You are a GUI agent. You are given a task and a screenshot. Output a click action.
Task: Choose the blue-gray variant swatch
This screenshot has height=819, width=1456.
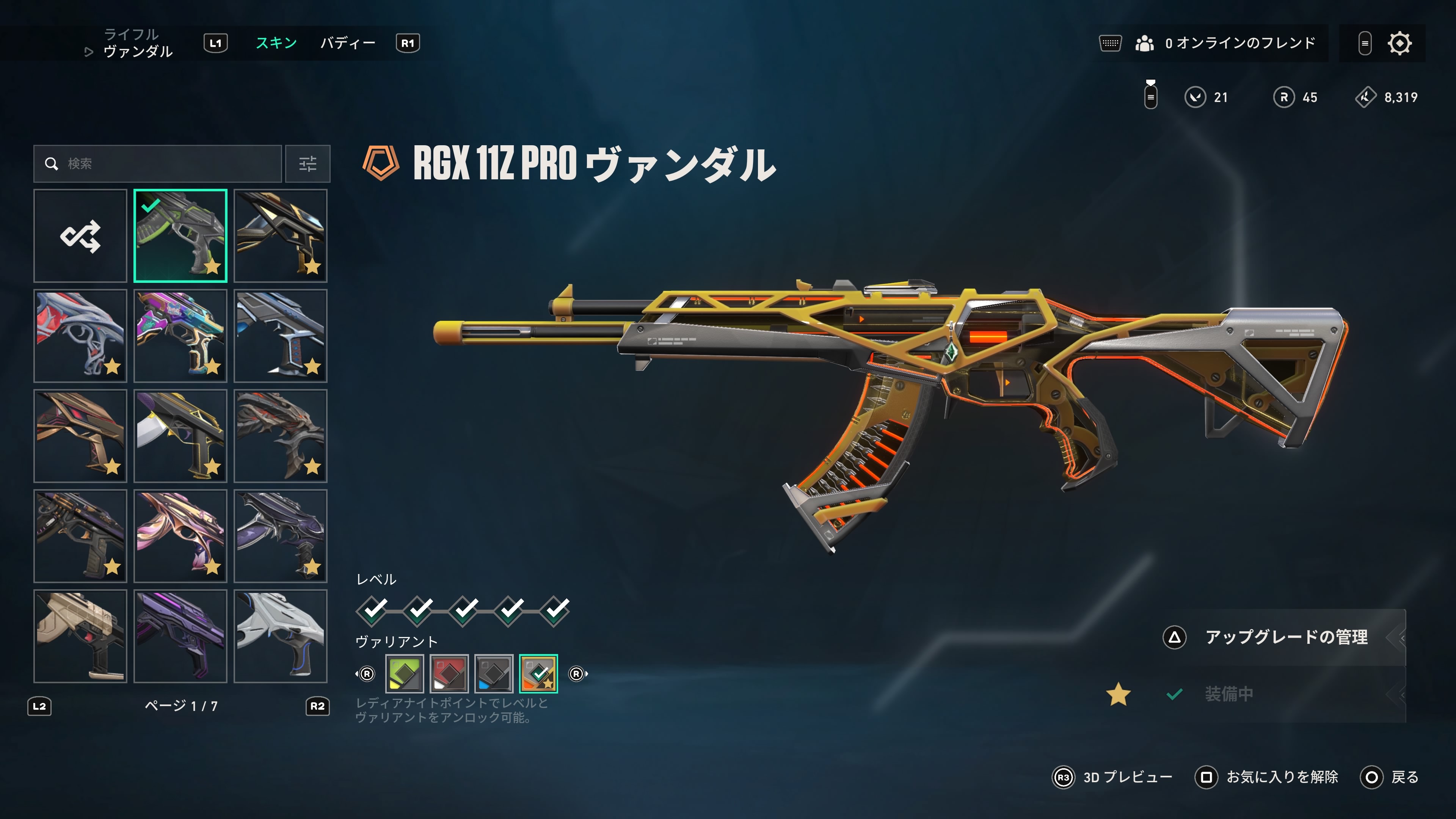click(x=493, y=673)
